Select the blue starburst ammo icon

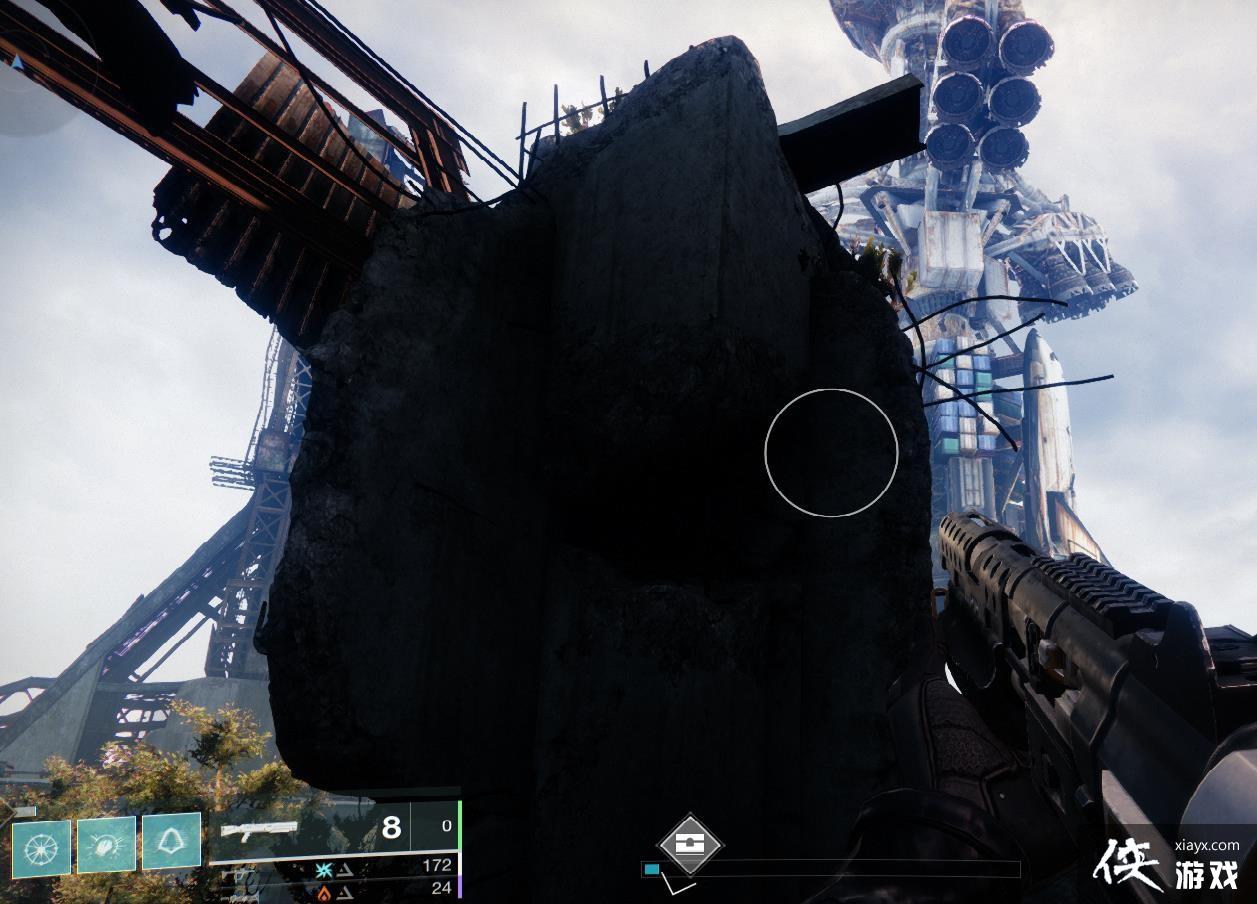point(324,867)
